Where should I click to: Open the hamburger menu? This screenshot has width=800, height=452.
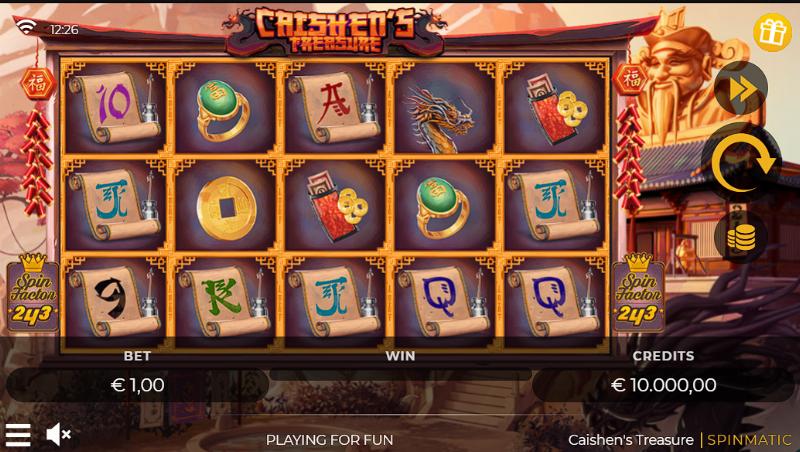click(18, 434)
